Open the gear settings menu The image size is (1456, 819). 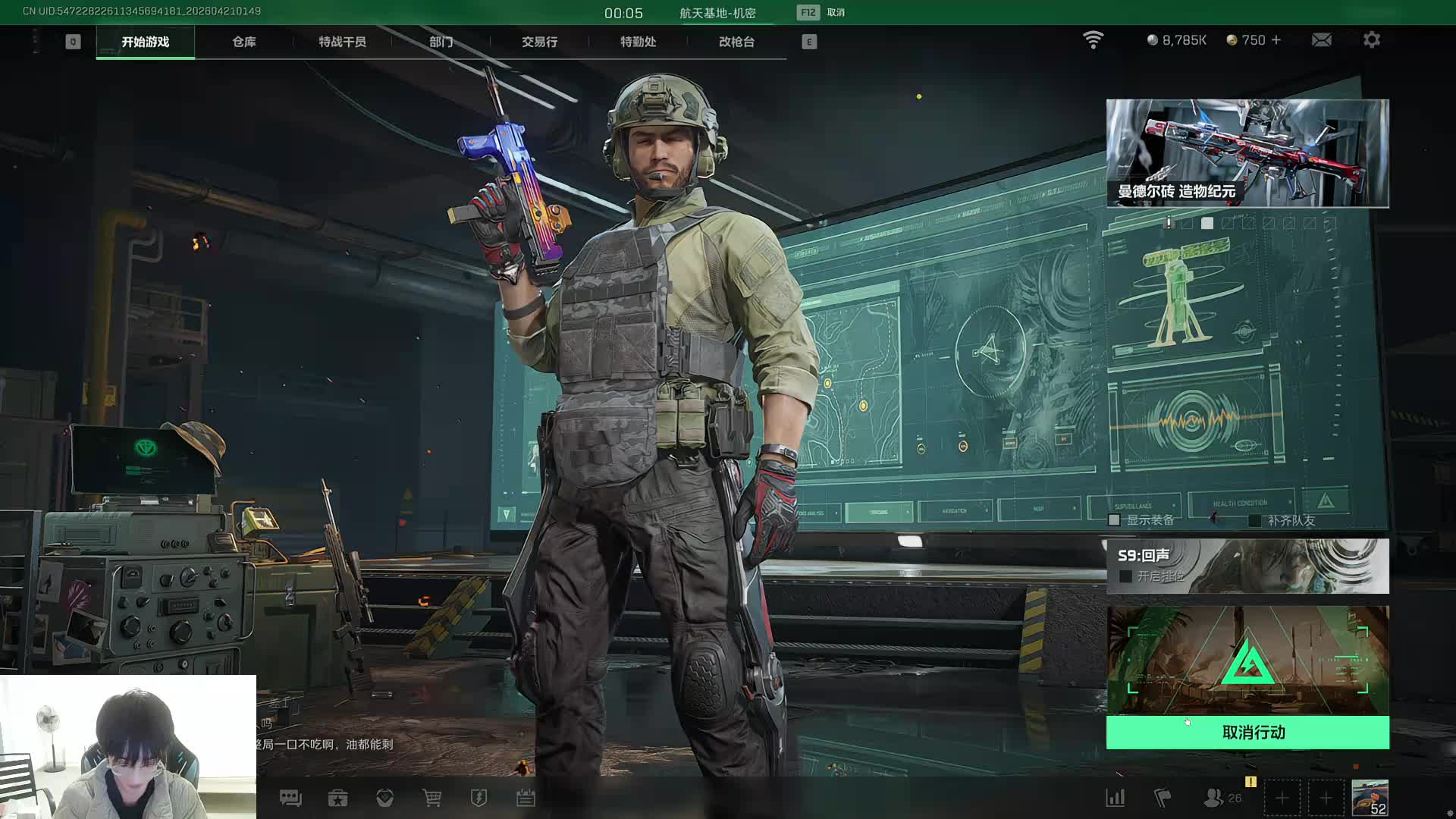1371,39
